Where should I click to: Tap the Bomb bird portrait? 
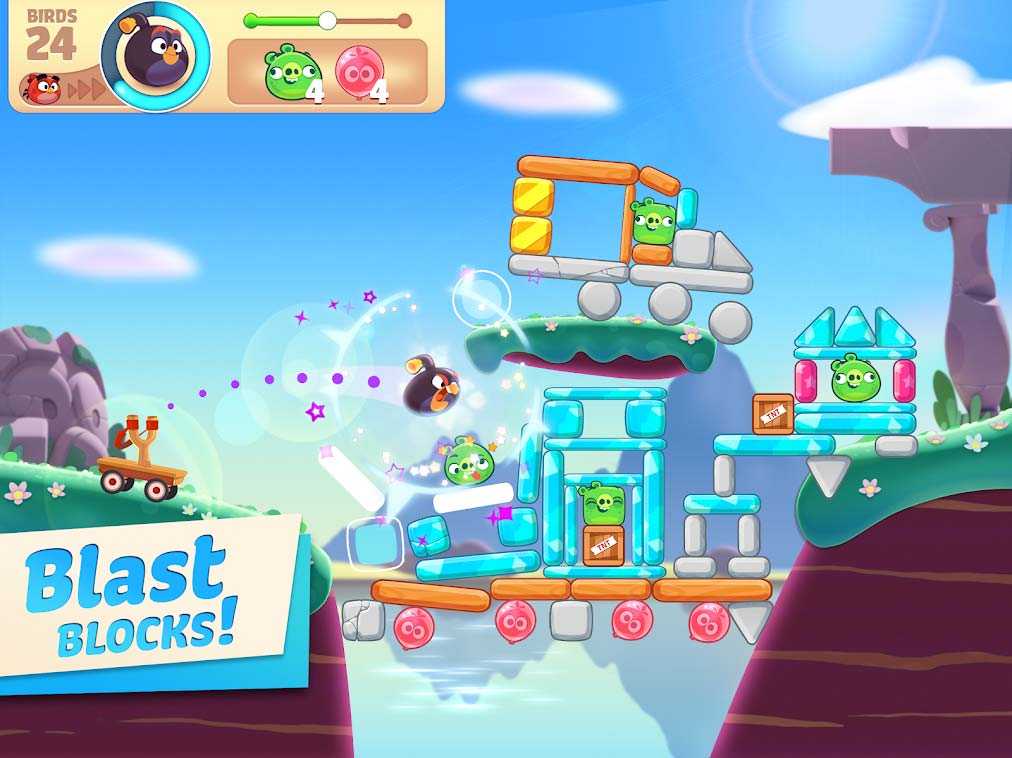tap(155, 55)
